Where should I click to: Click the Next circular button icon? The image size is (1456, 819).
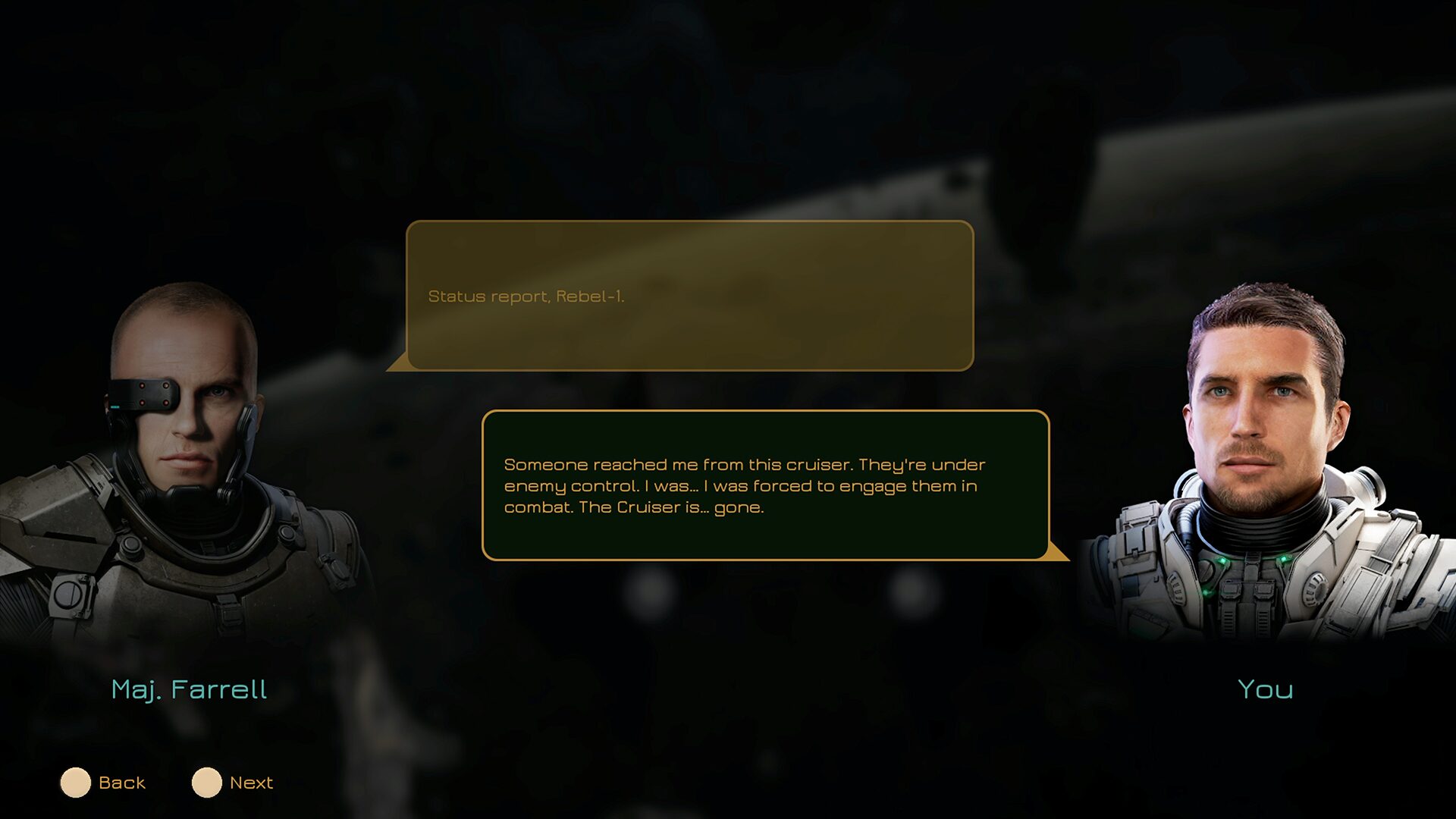click(206, 782)
